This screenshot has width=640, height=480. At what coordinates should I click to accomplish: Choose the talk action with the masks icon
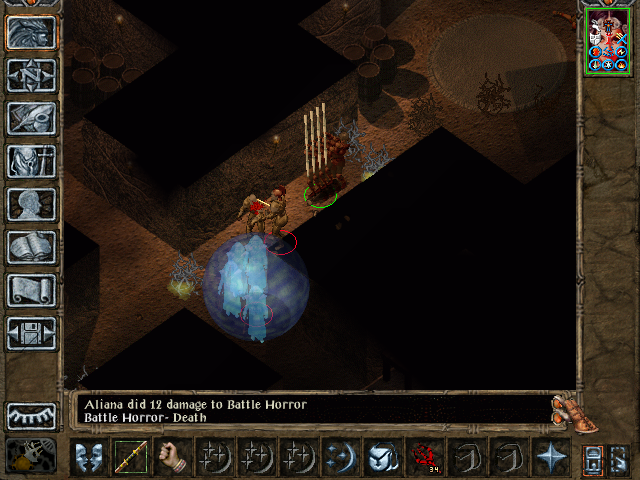89,456
